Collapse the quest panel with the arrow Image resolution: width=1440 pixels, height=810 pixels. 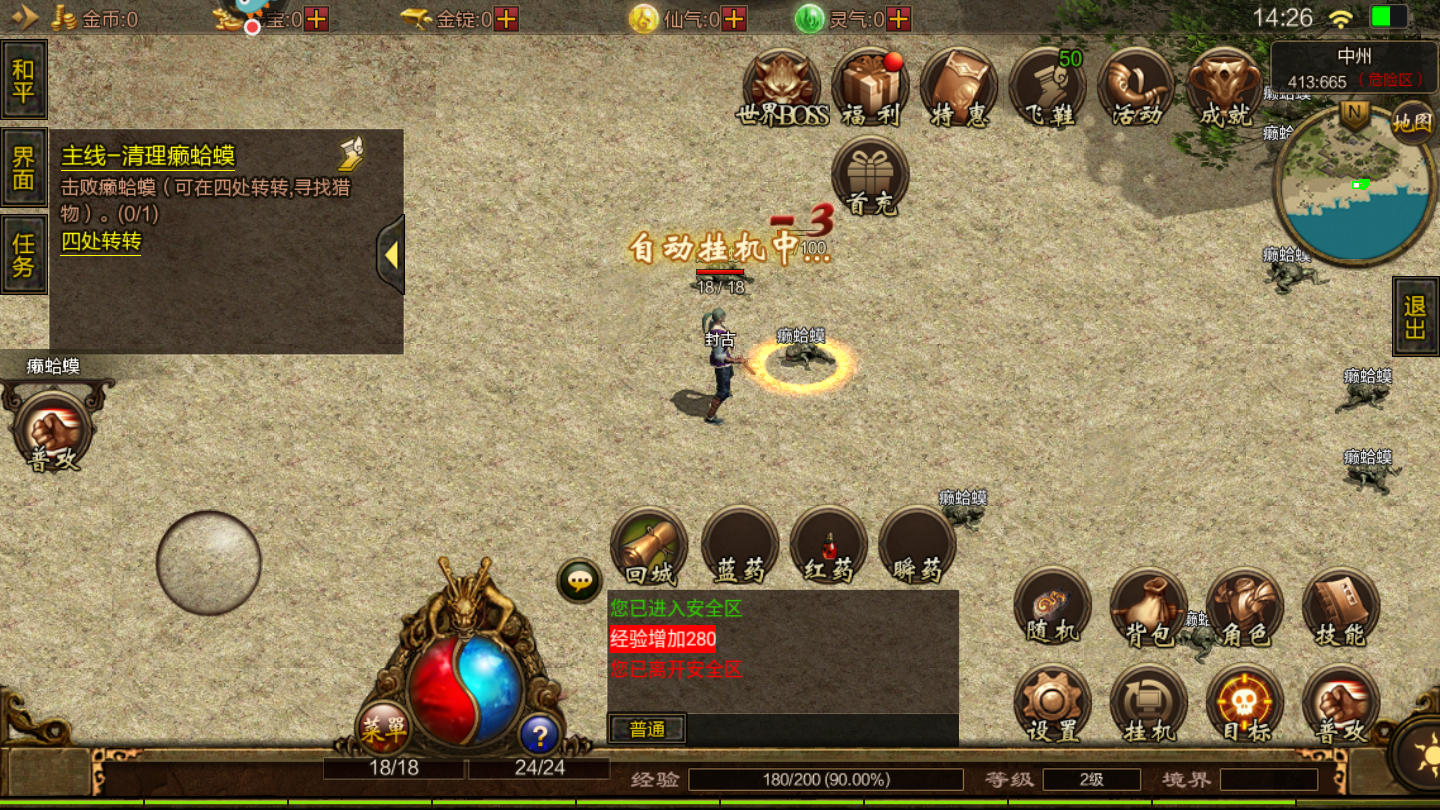391,255
